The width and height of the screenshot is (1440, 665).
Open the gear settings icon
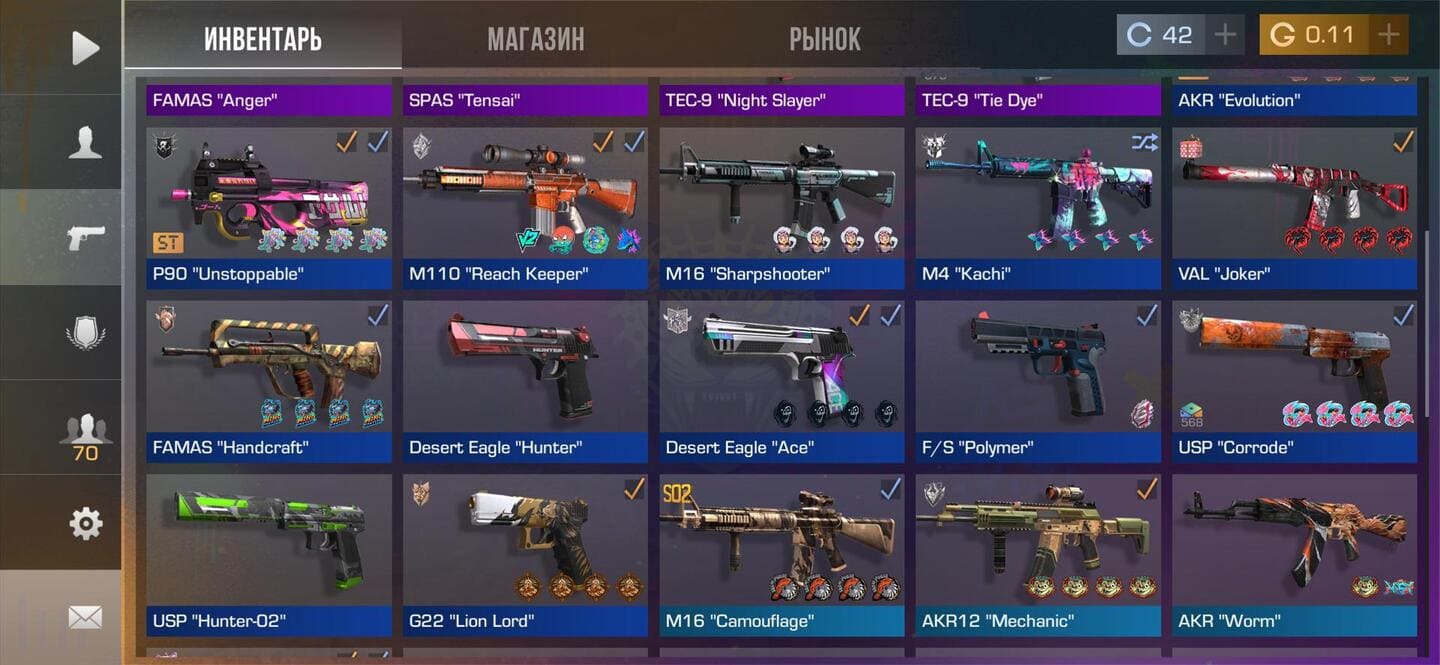(85, 522)
